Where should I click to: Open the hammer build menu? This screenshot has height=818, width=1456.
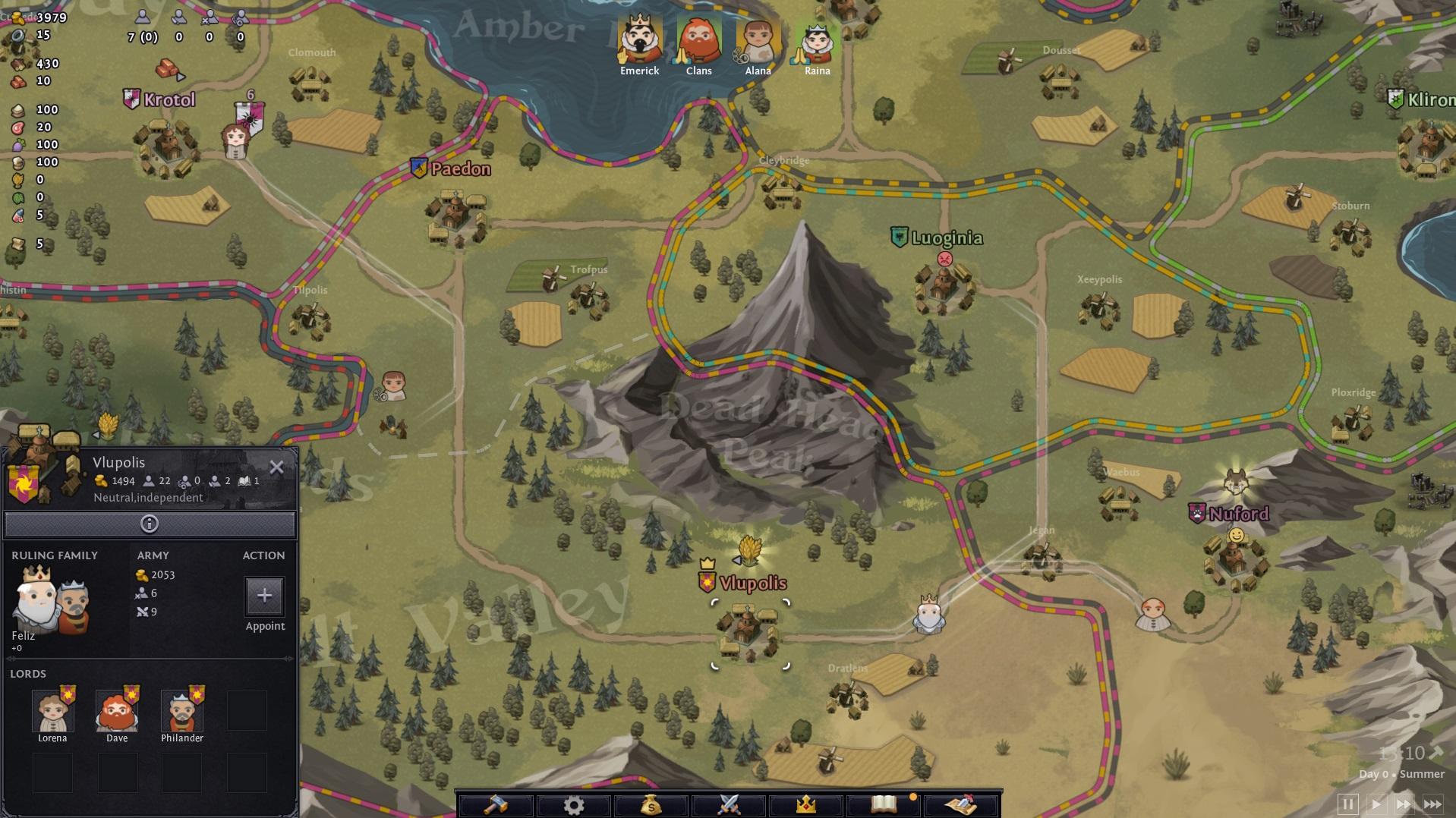click(x=496, y=804)
